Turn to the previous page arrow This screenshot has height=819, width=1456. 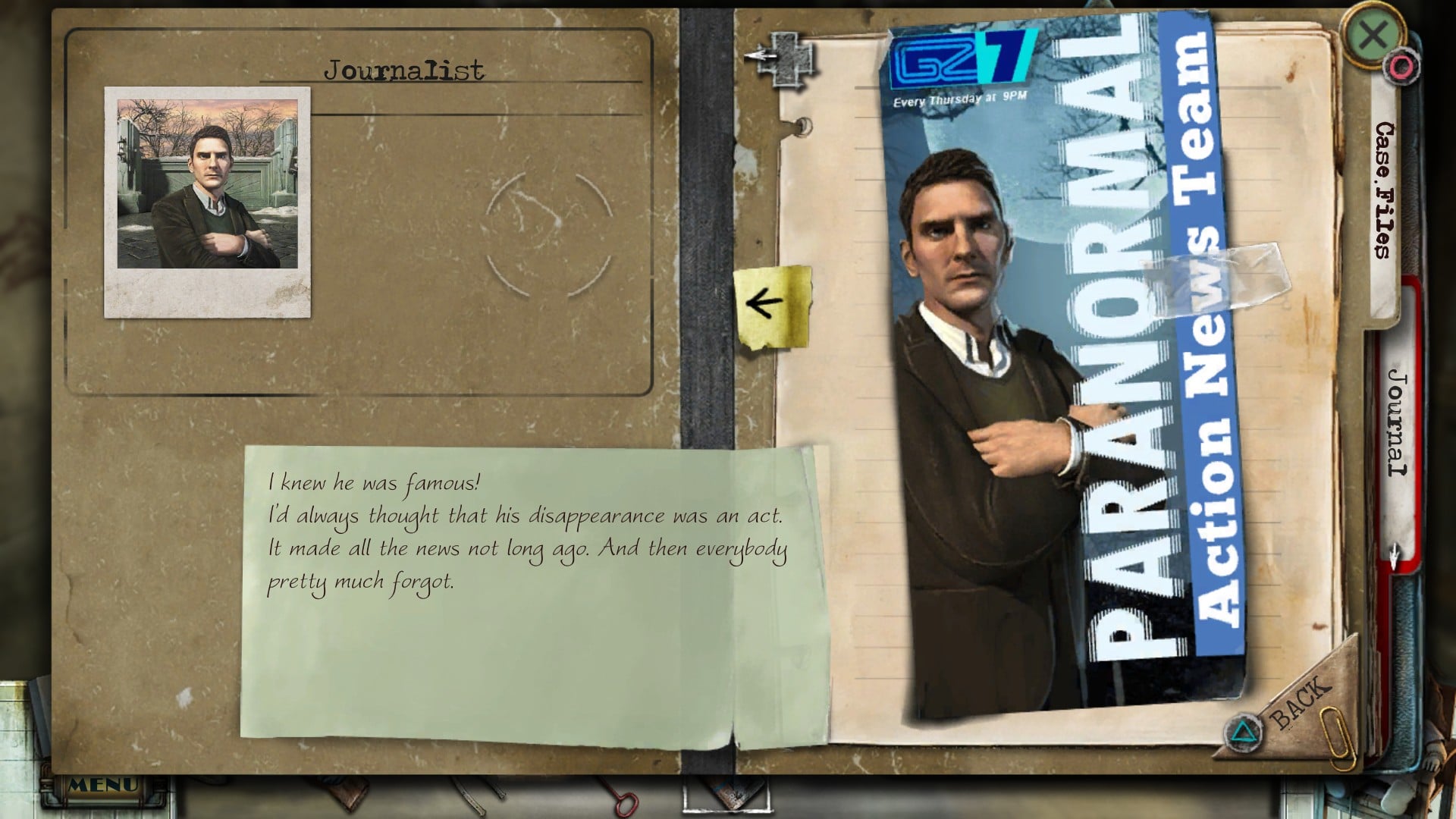pyautogui.click(x=767, y=304)
